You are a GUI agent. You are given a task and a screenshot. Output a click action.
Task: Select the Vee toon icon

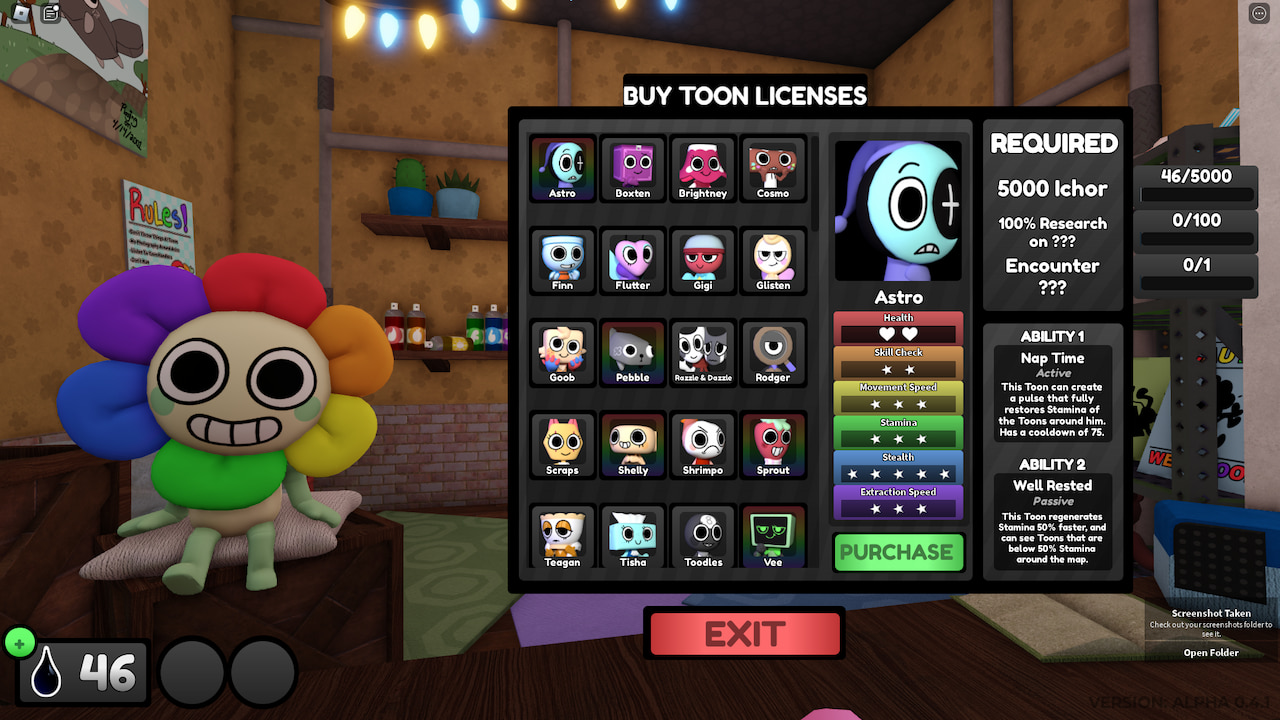pos(773,536)
